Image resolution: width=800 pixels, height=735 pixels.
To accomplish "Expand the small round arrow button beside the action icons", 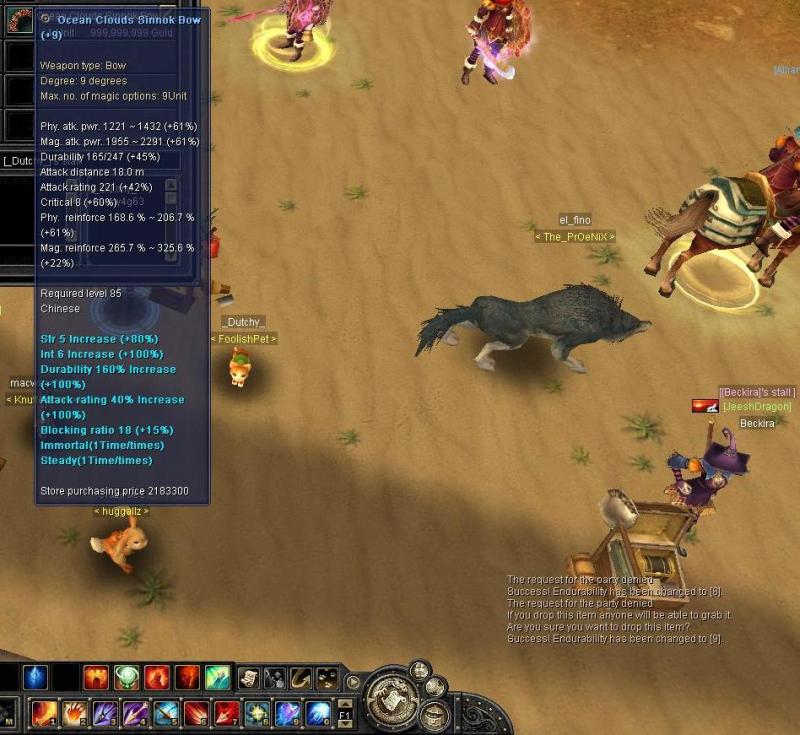I will click(352, 682).
